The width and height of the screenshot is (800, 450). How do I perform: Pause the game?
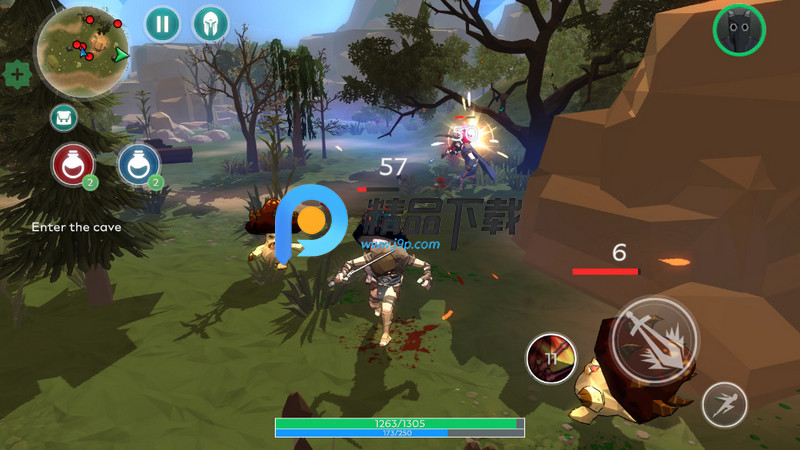click(x=162, y=23)
